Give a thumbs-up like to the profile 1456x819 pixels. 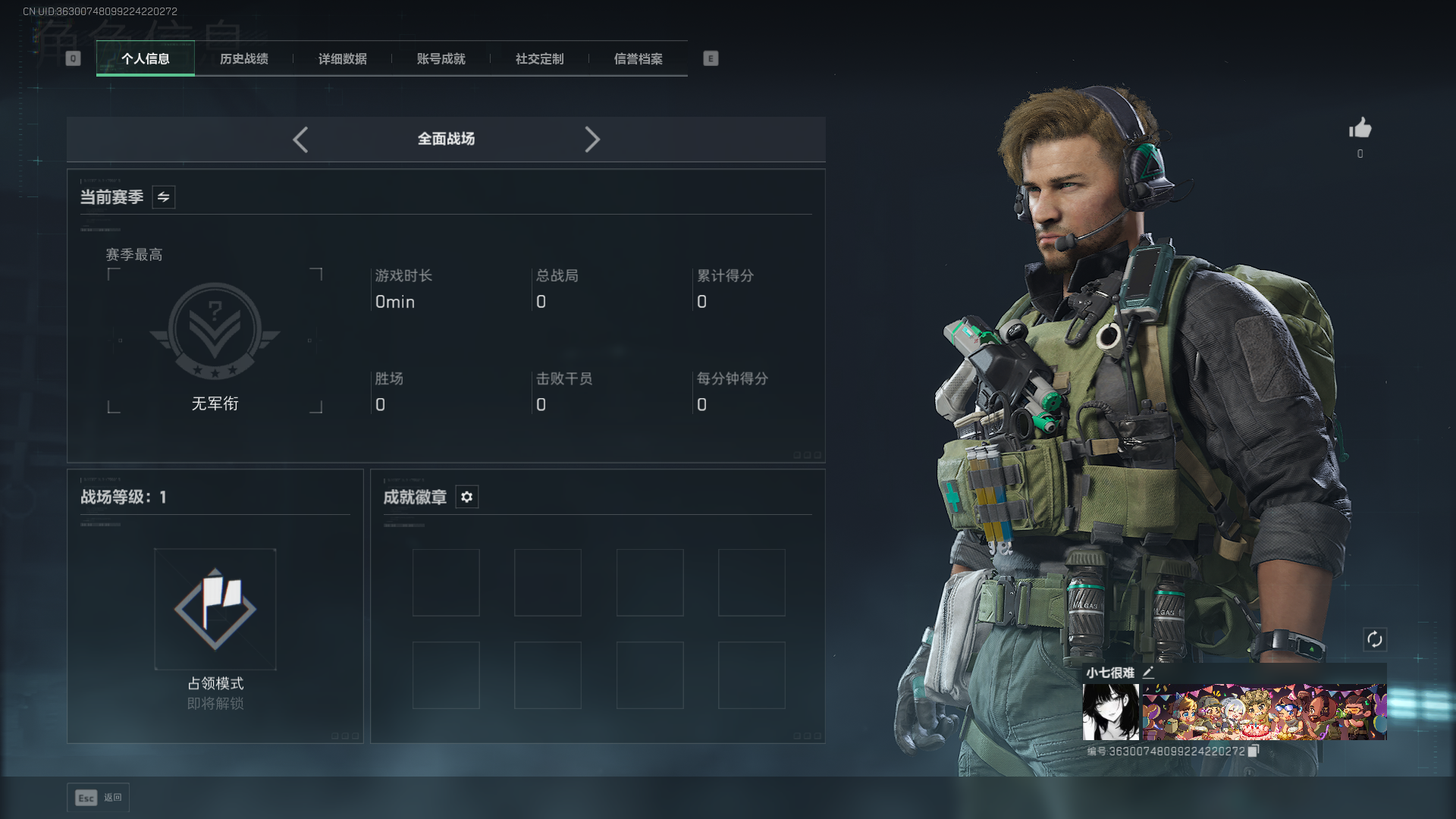pyautogui.click(x=1360, y=128)
